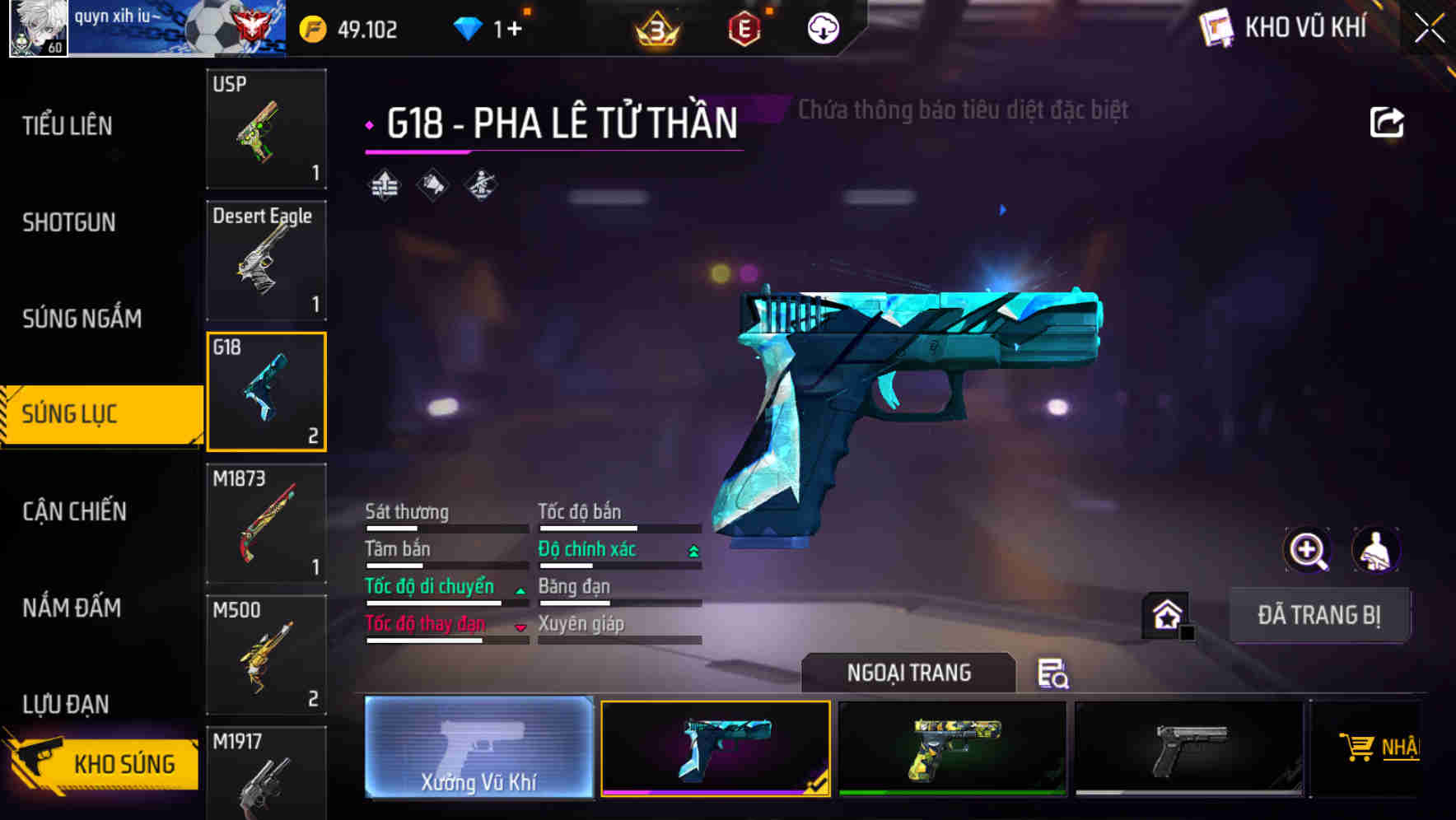Select the yellow camo G18 skin

952,748
